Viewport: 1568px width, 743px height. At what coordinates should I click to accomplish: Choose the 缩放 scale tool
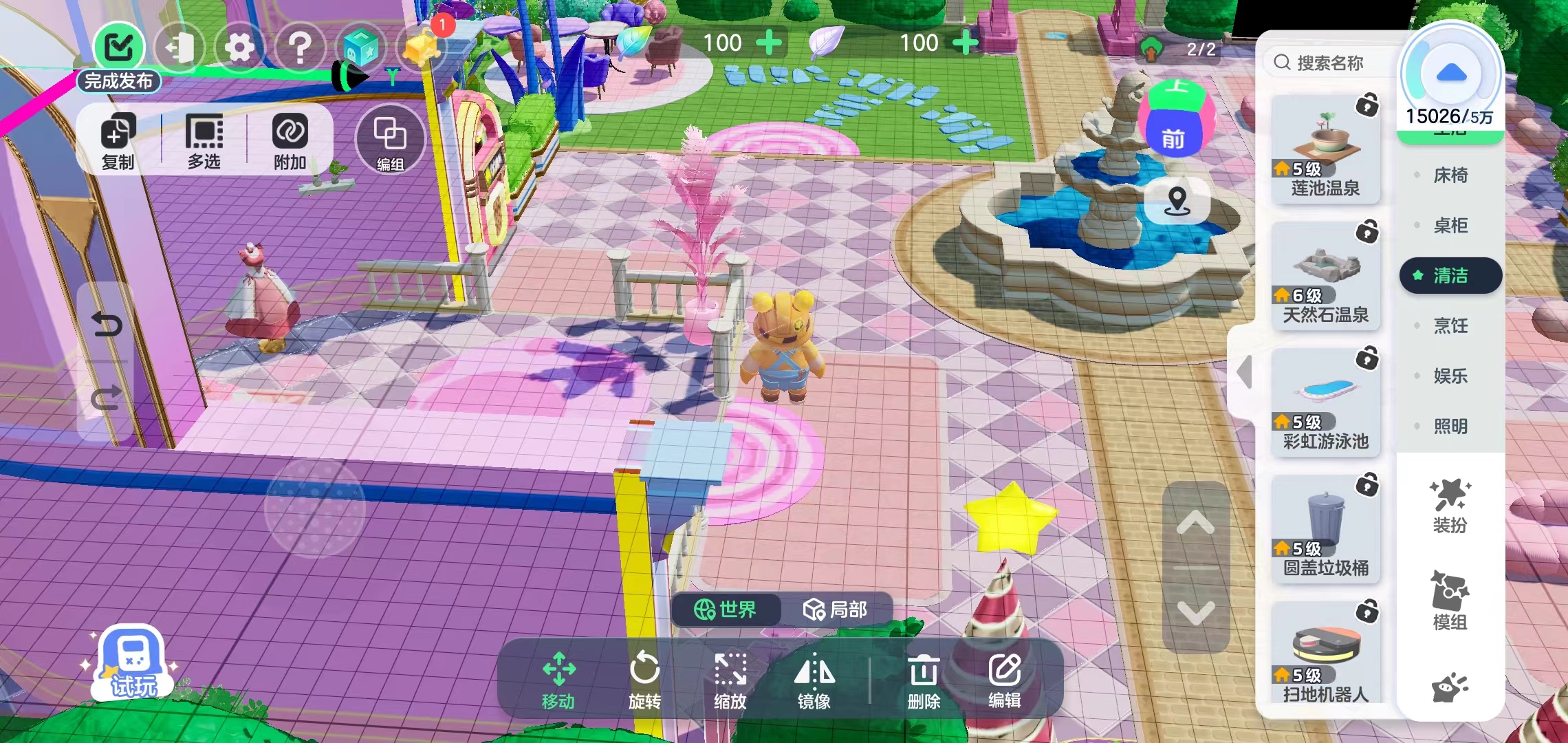(730, 678)
